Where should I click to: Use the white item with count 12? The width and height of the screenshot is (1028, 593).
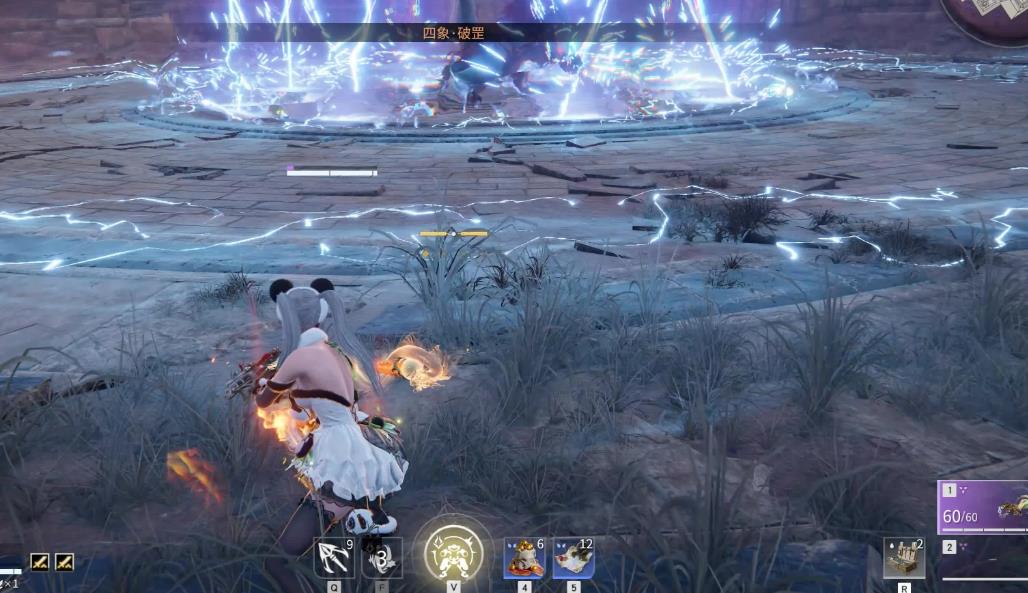[x=573, y=557]
